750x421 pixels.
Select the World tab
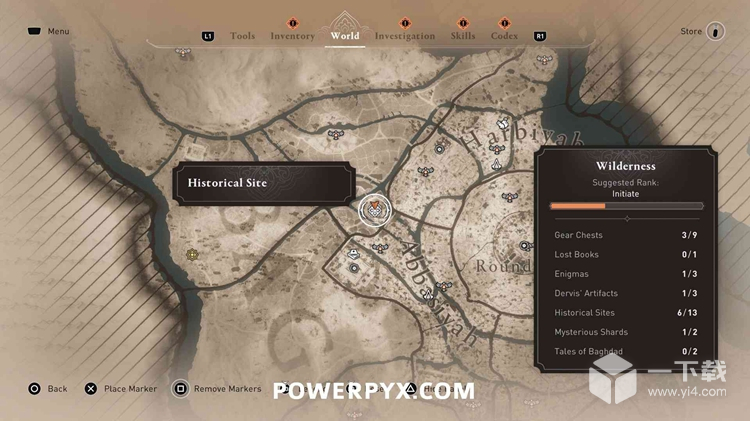pyautogui.click(x=344, y=36)
